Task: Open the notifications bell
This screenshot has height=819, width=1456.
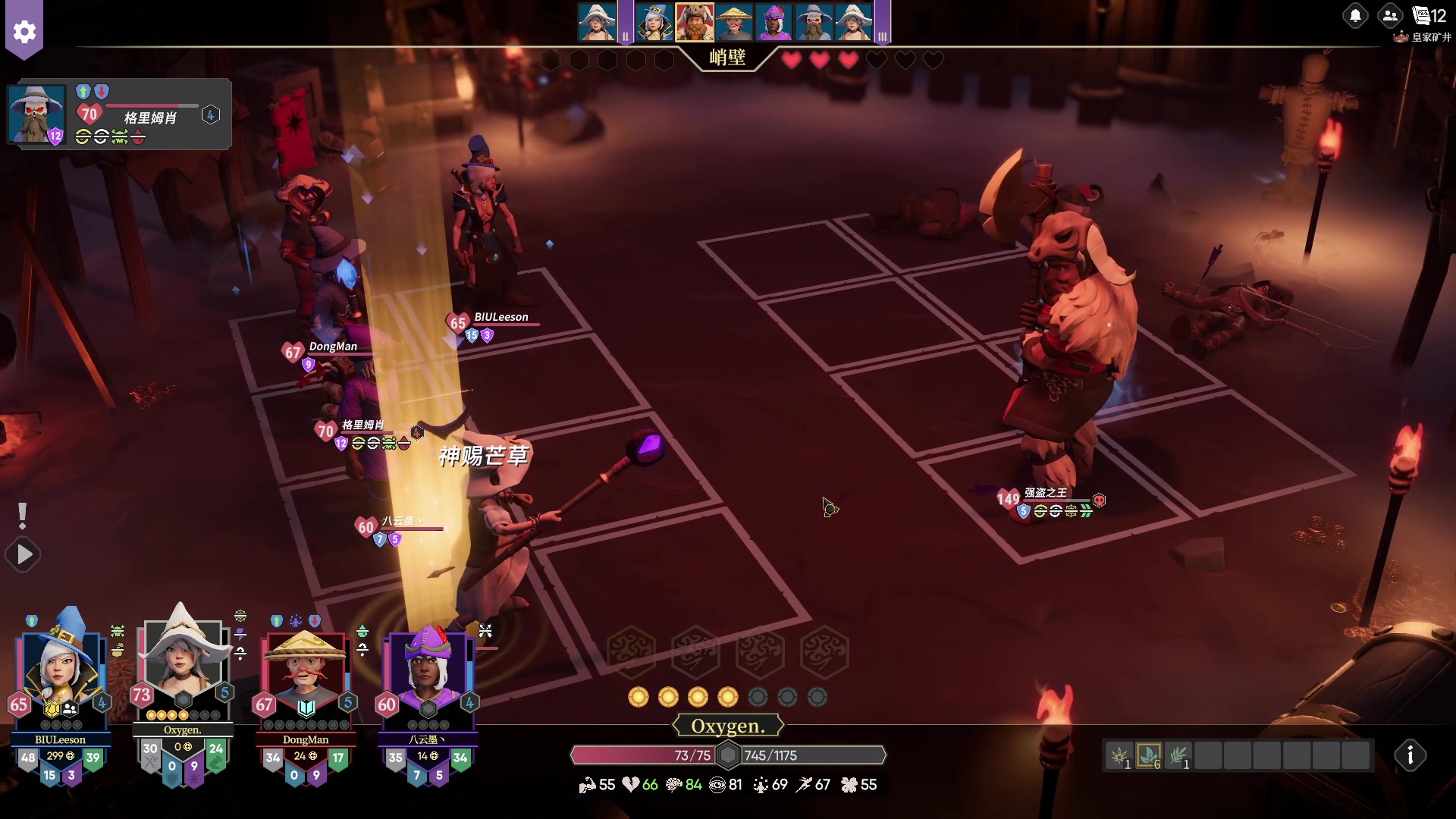Action: click(1355, 15)
